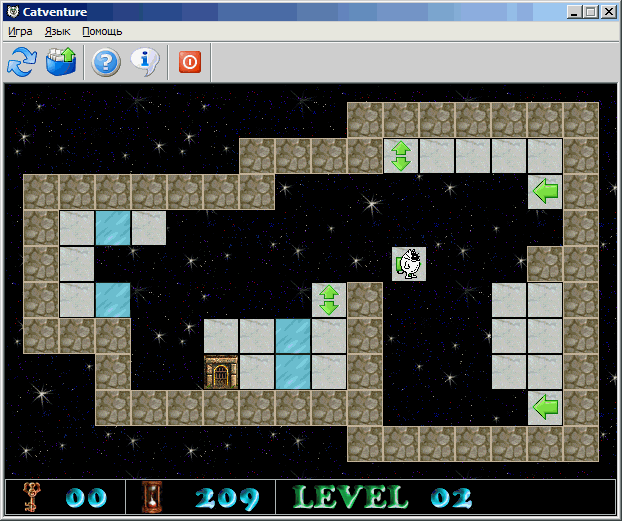
Task: Open the info speech bubble icon
Action: 146,62
